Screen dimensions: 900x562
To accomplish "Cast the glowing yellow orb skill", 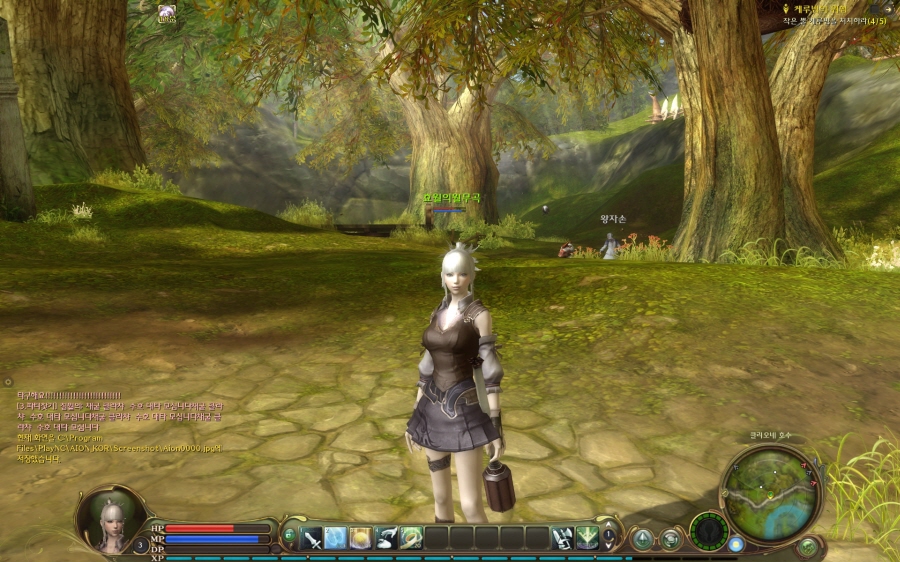I will [361, 537].
